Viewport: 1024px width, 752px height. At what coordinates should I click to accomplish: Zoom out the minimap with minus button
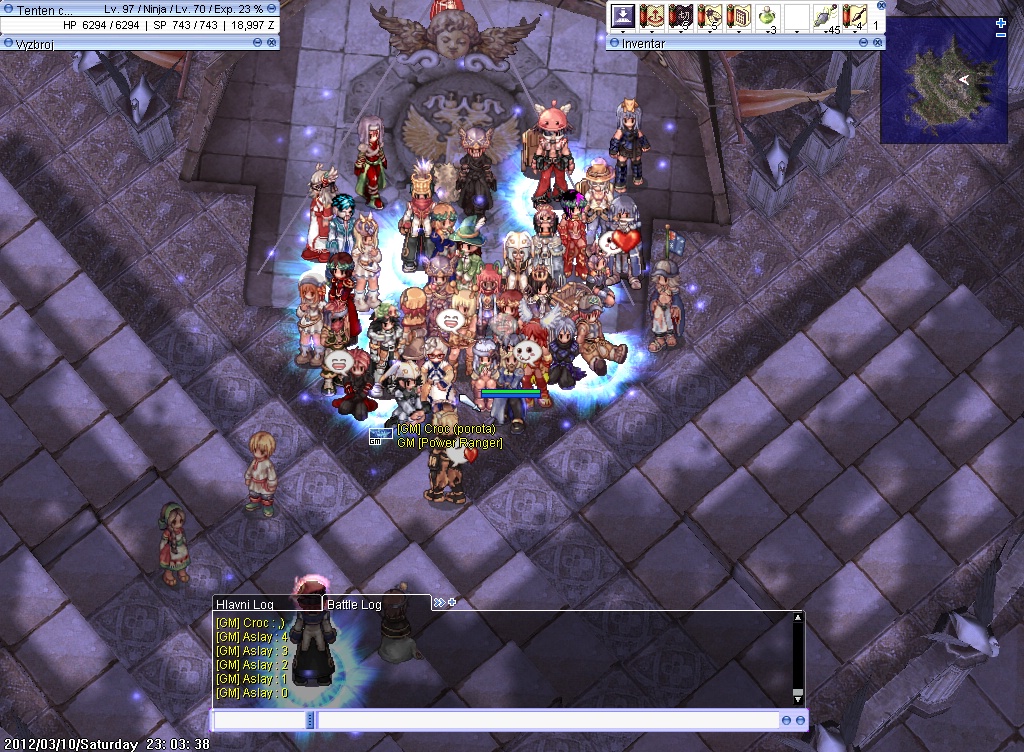coord(1001,36)
